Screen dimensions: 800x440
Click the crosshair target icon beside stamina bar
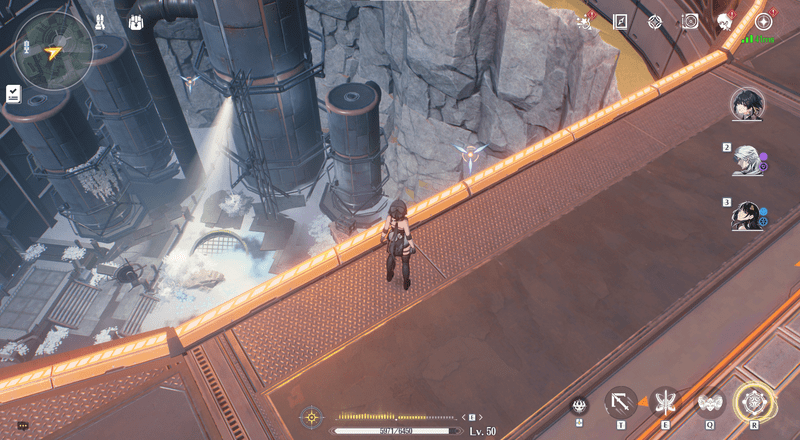[312, 416]
